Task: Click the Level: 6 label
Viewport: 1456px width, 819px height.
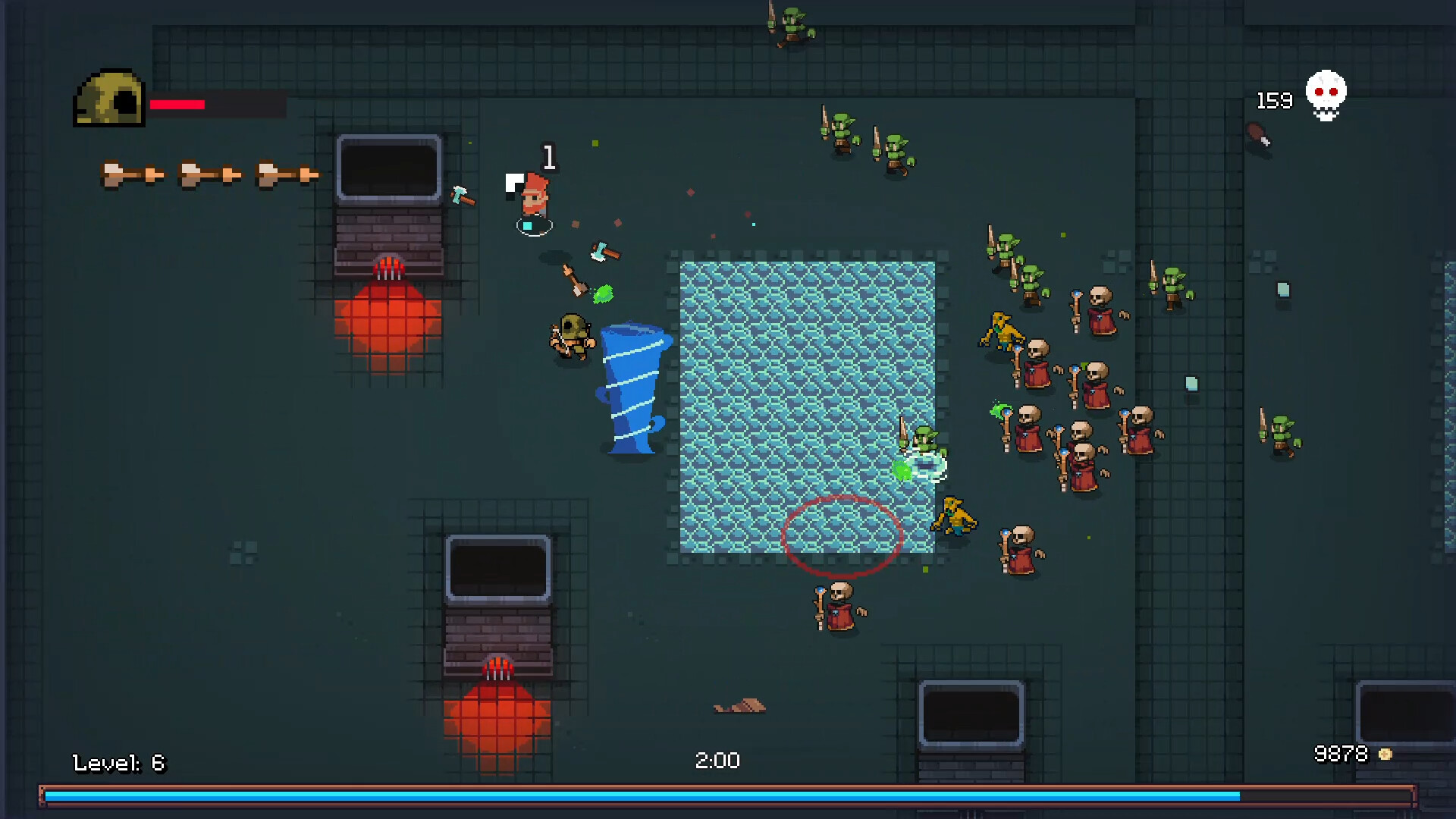Action: pos(118,763)
